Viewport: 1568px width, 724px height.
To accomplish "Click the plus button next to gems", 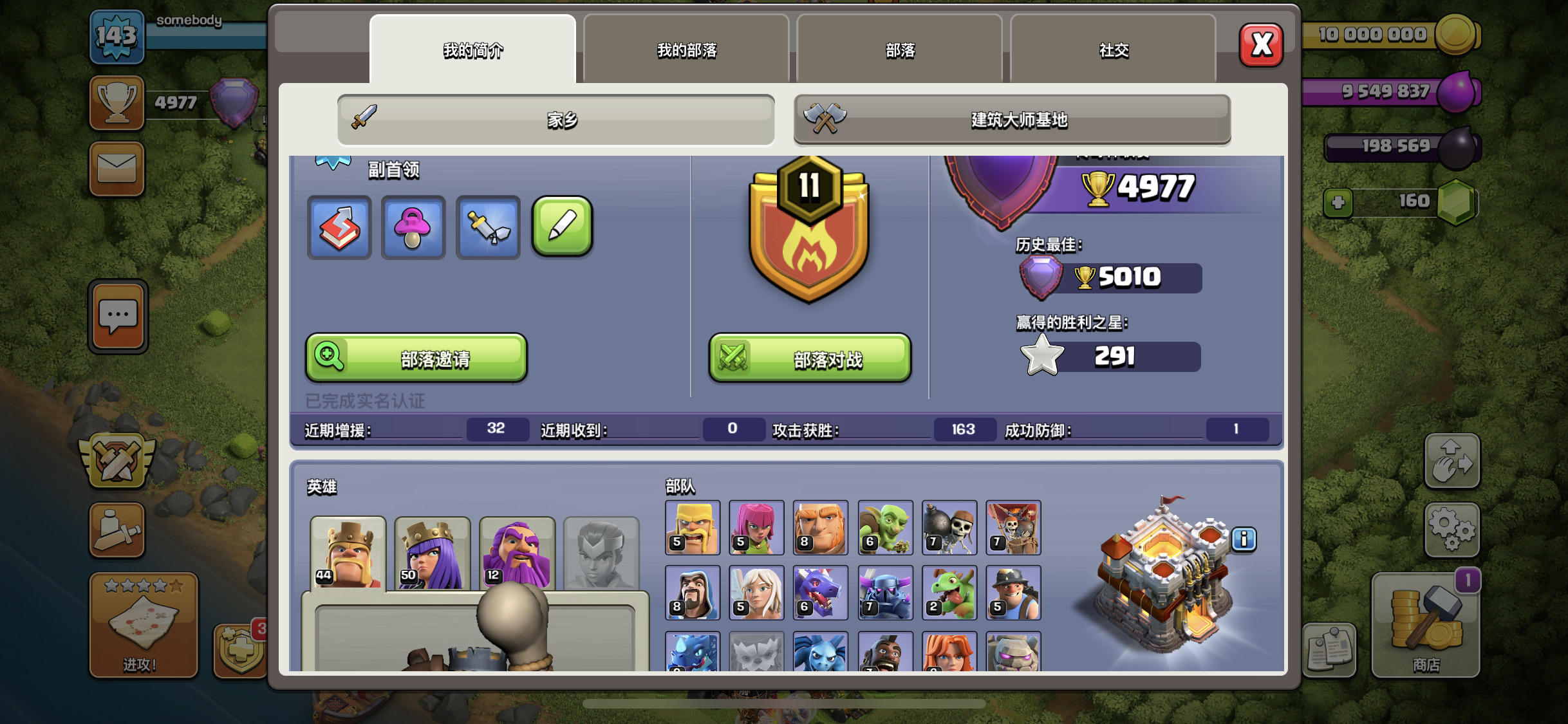I will pos(1338,203).
